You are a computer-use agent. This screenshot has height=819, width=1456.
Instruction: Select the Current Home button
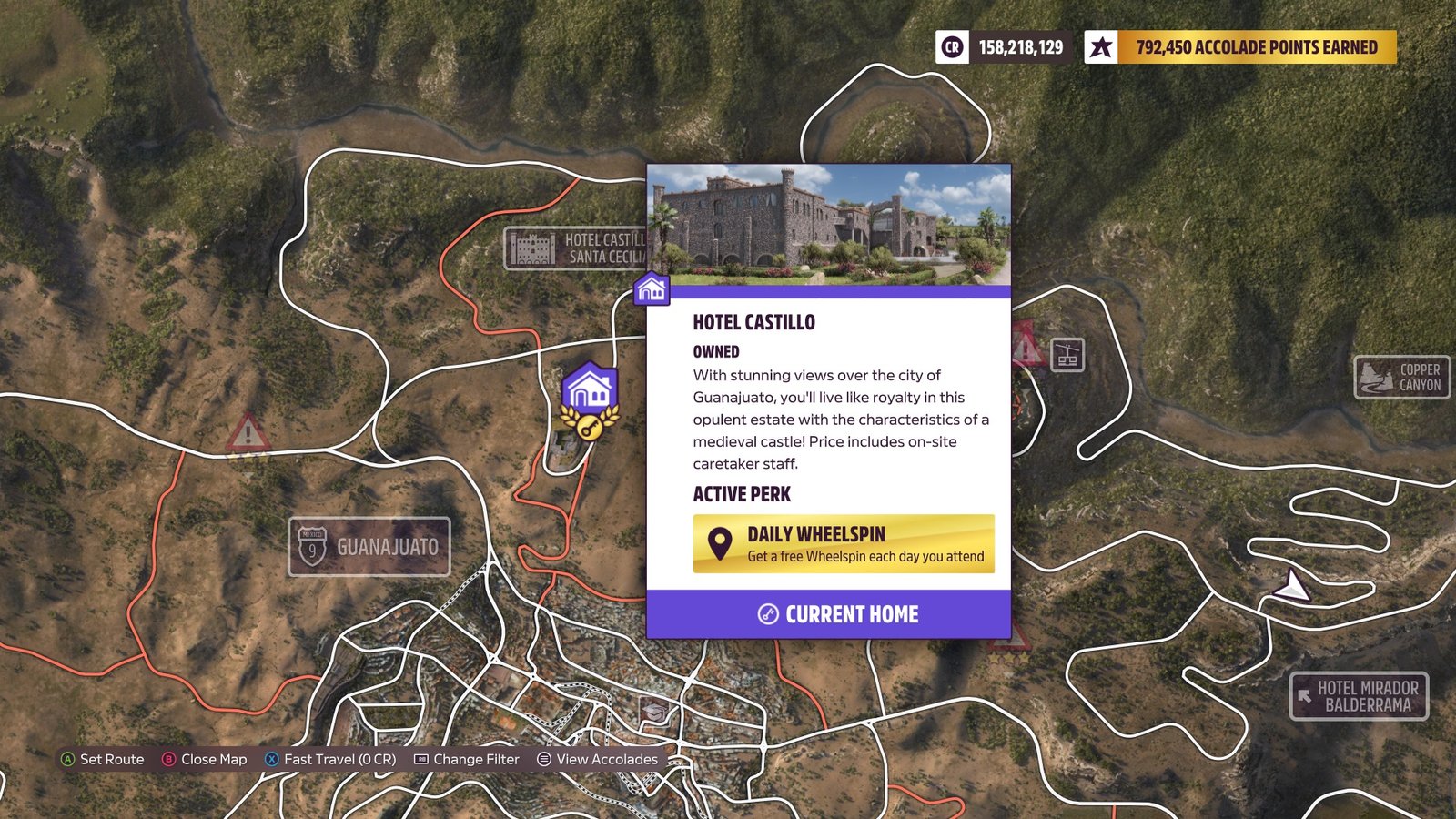coord(828,614)
